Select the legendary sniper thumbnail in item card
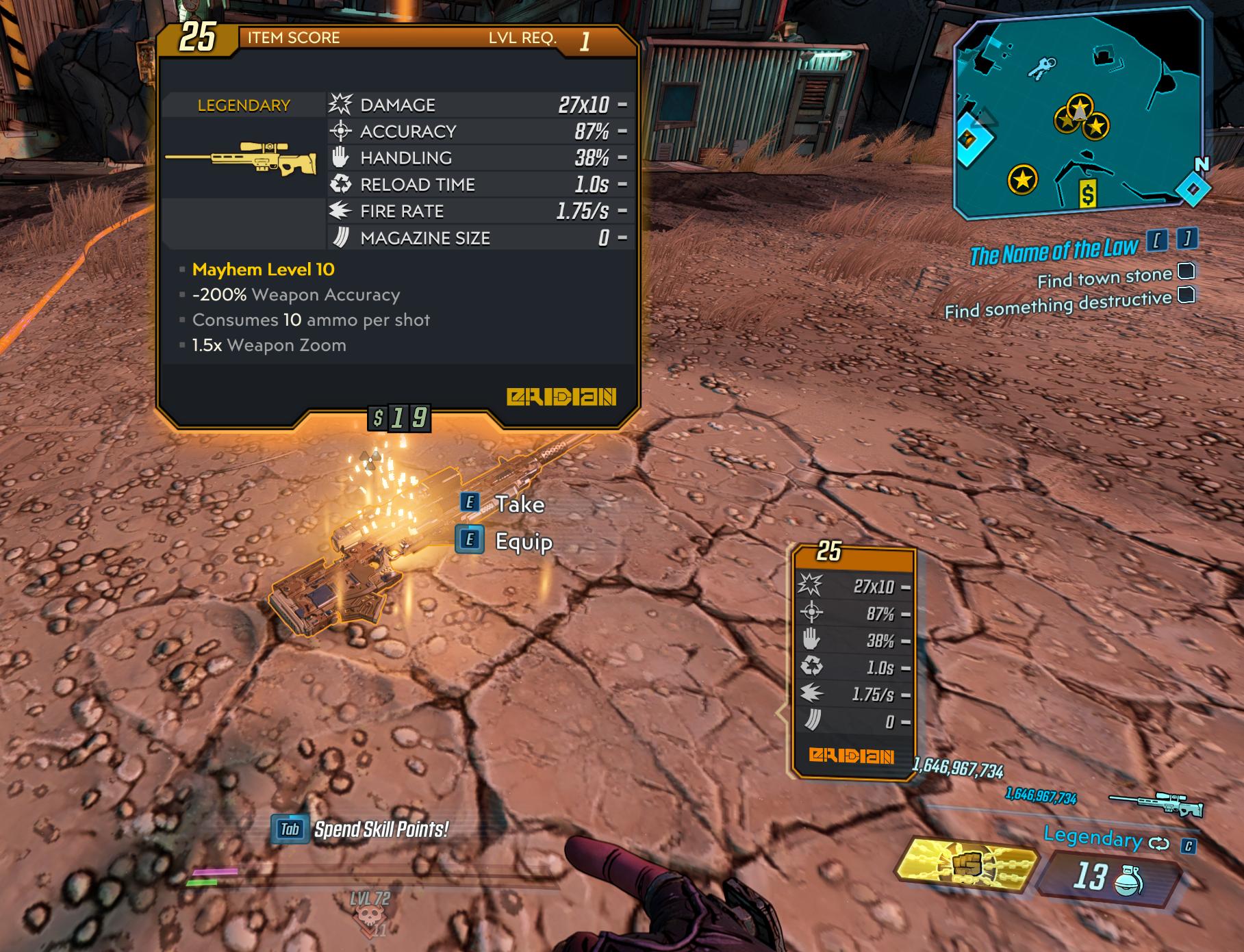The width and height of the screenshot is (1244, 952). pos(242,158)
